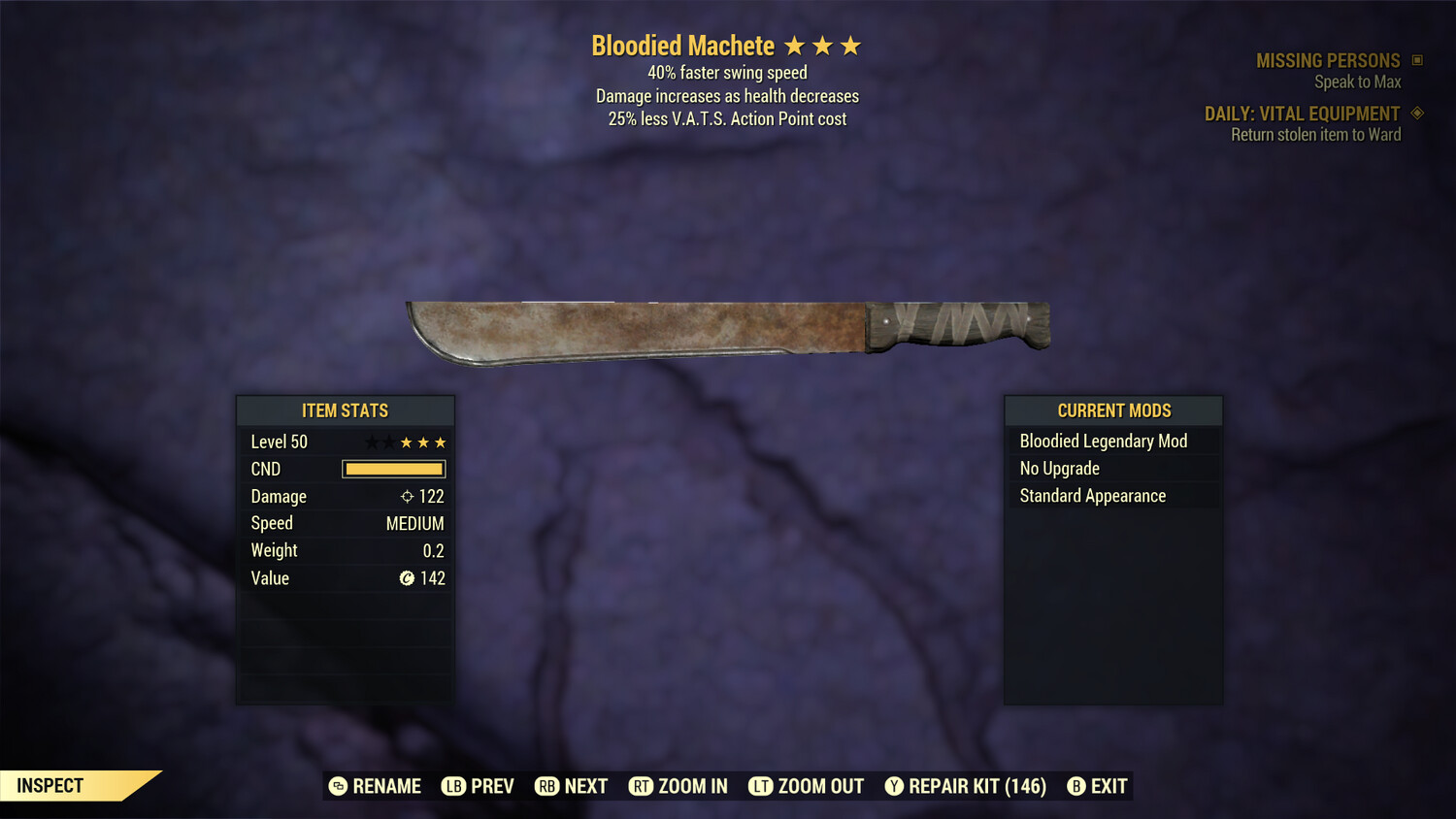Click the LB Prev button icon

click(x=452, y=786)
